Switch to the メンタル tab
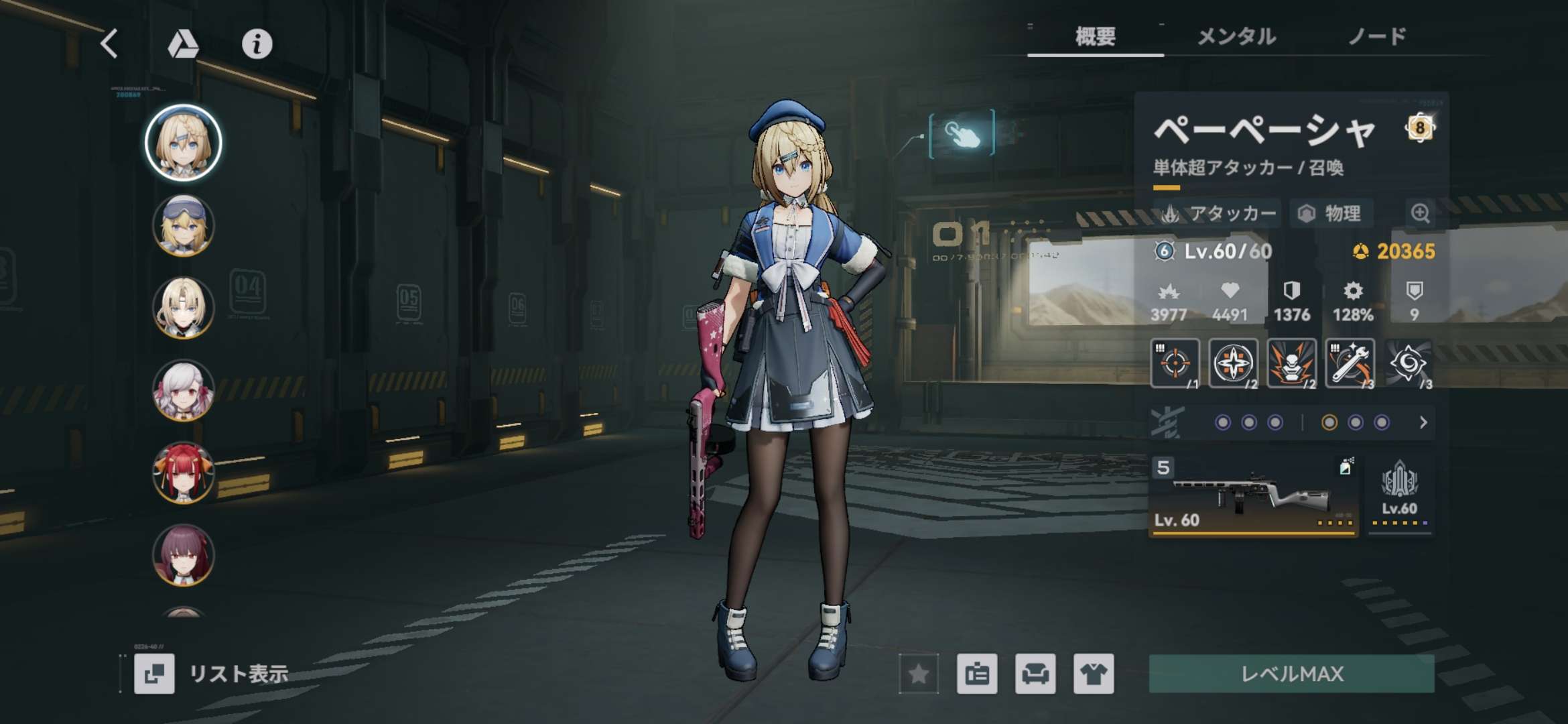The image size is (1568, 724). coord(1236,36)
